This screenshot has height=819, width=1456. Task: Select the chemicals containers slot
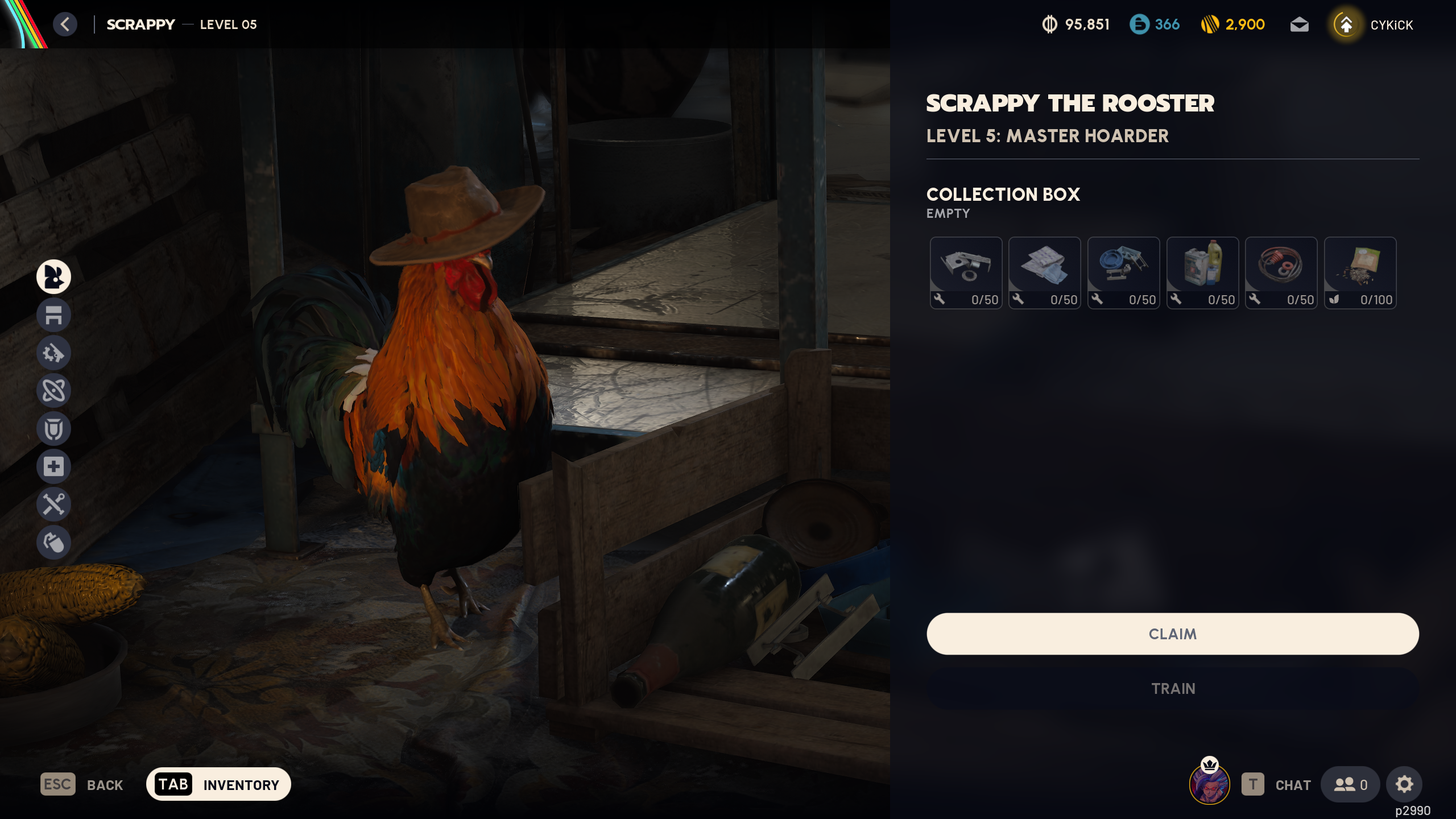[1202, 273]
